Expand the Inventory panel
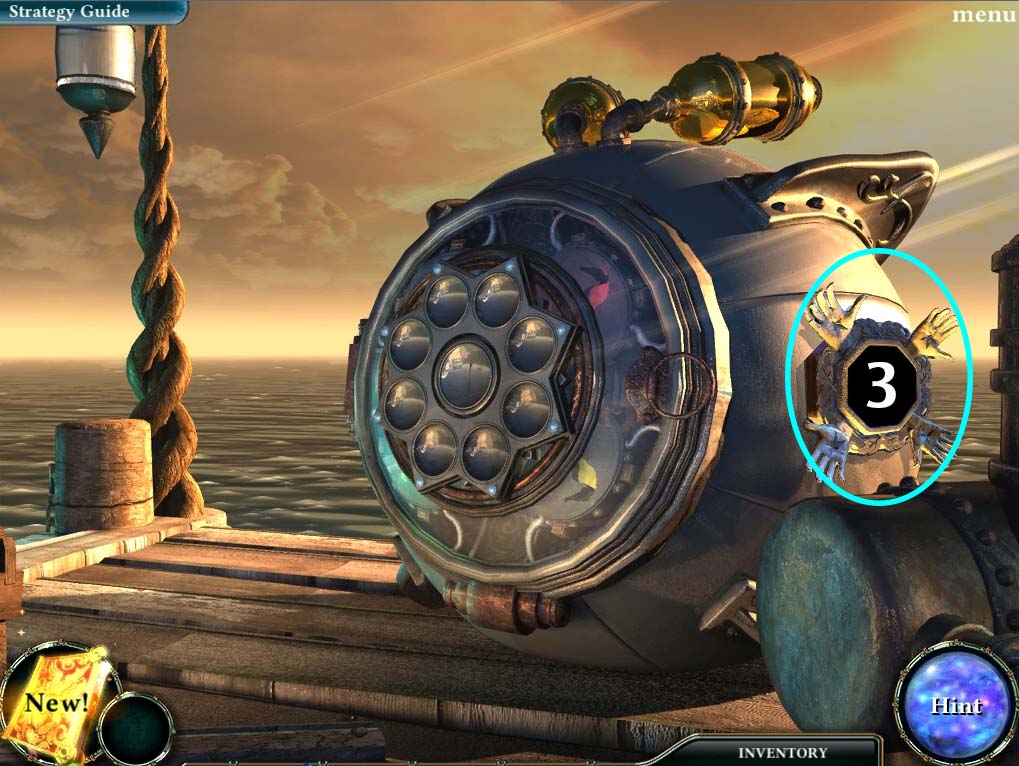 782,752
